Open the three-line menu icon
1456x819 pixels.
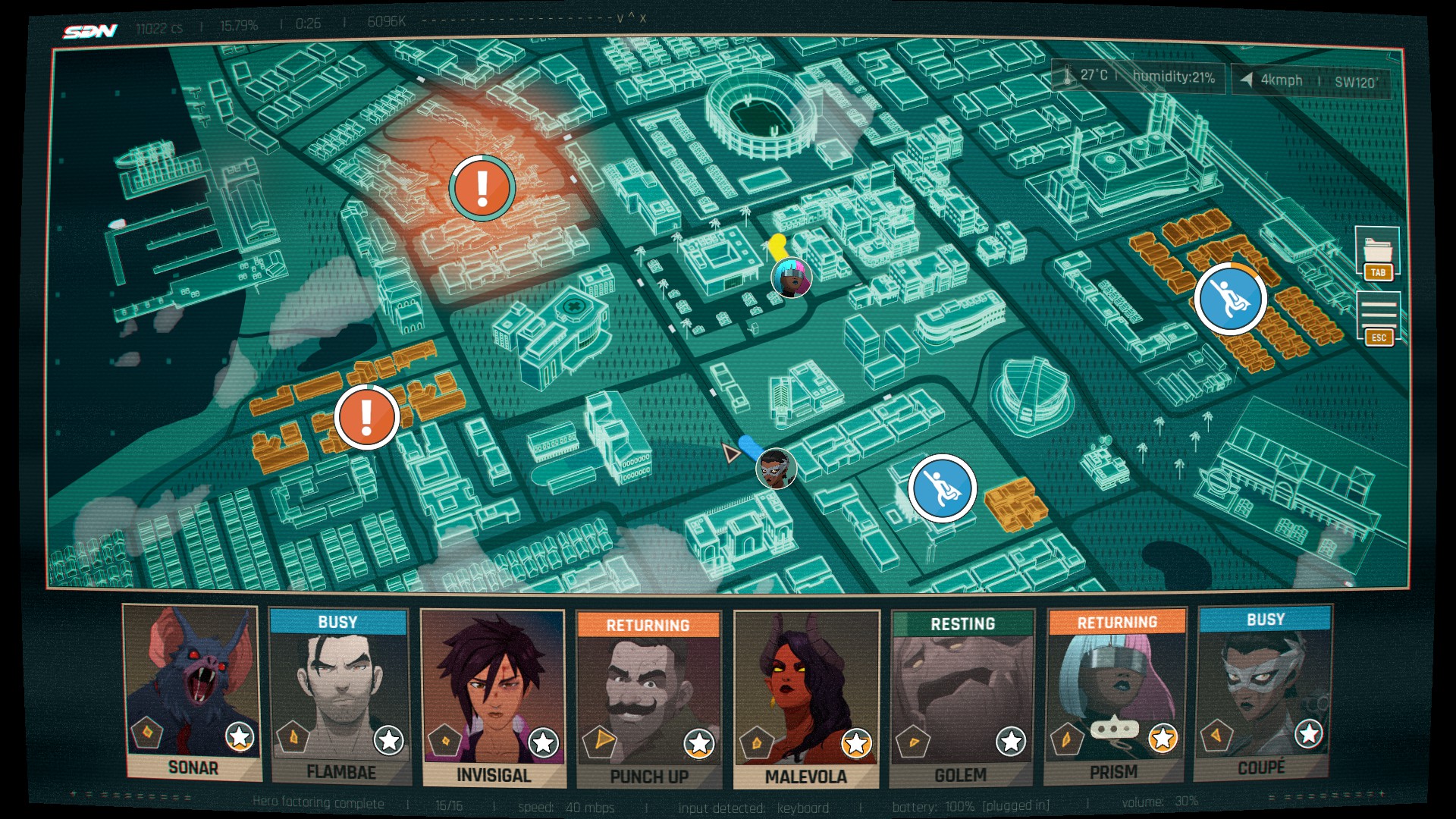pyautogui.click(x=1378, y=312)
